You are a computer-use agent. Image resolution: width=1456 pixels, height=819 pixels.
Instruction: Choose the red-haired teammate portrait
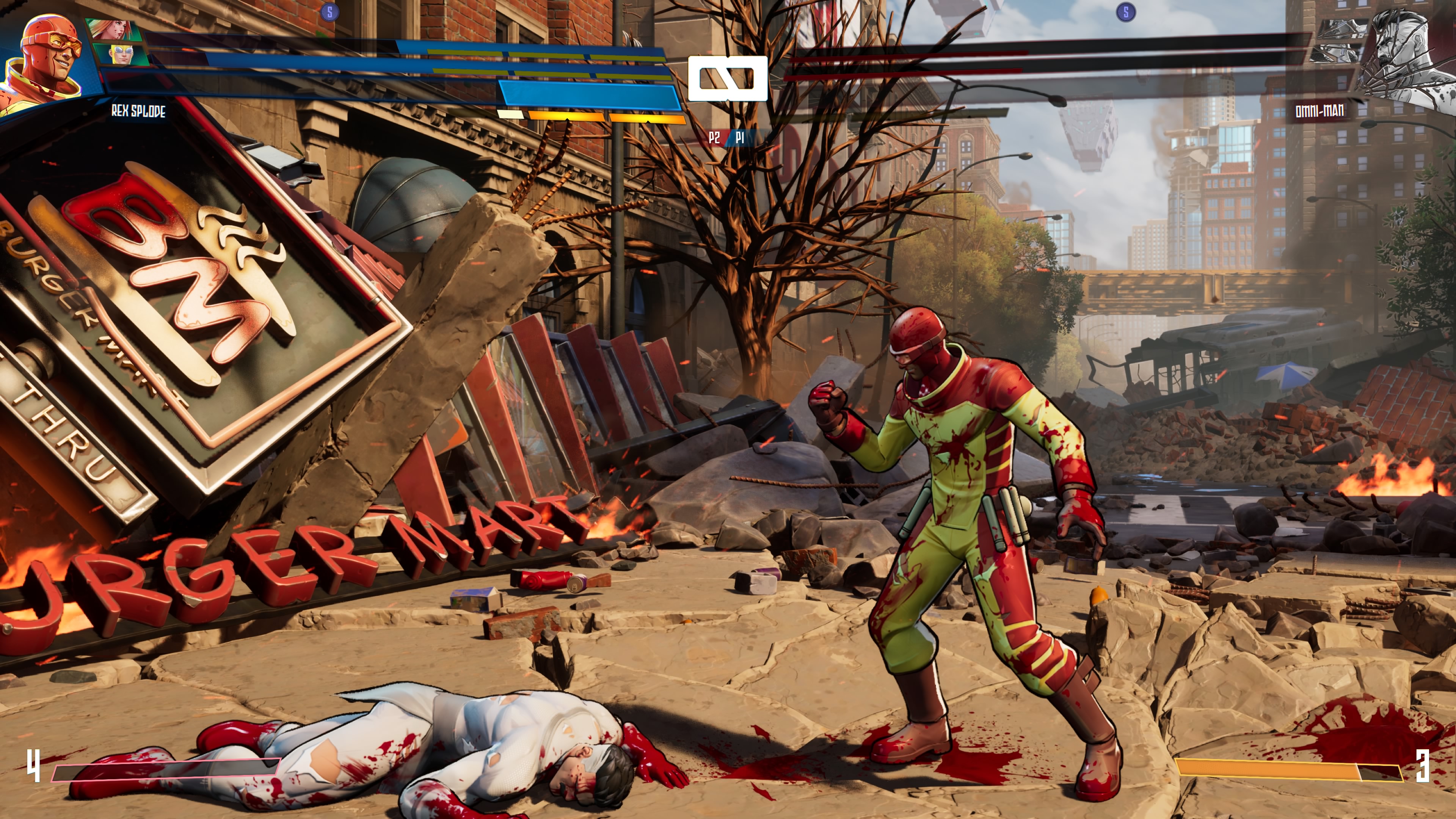point(112,30)
